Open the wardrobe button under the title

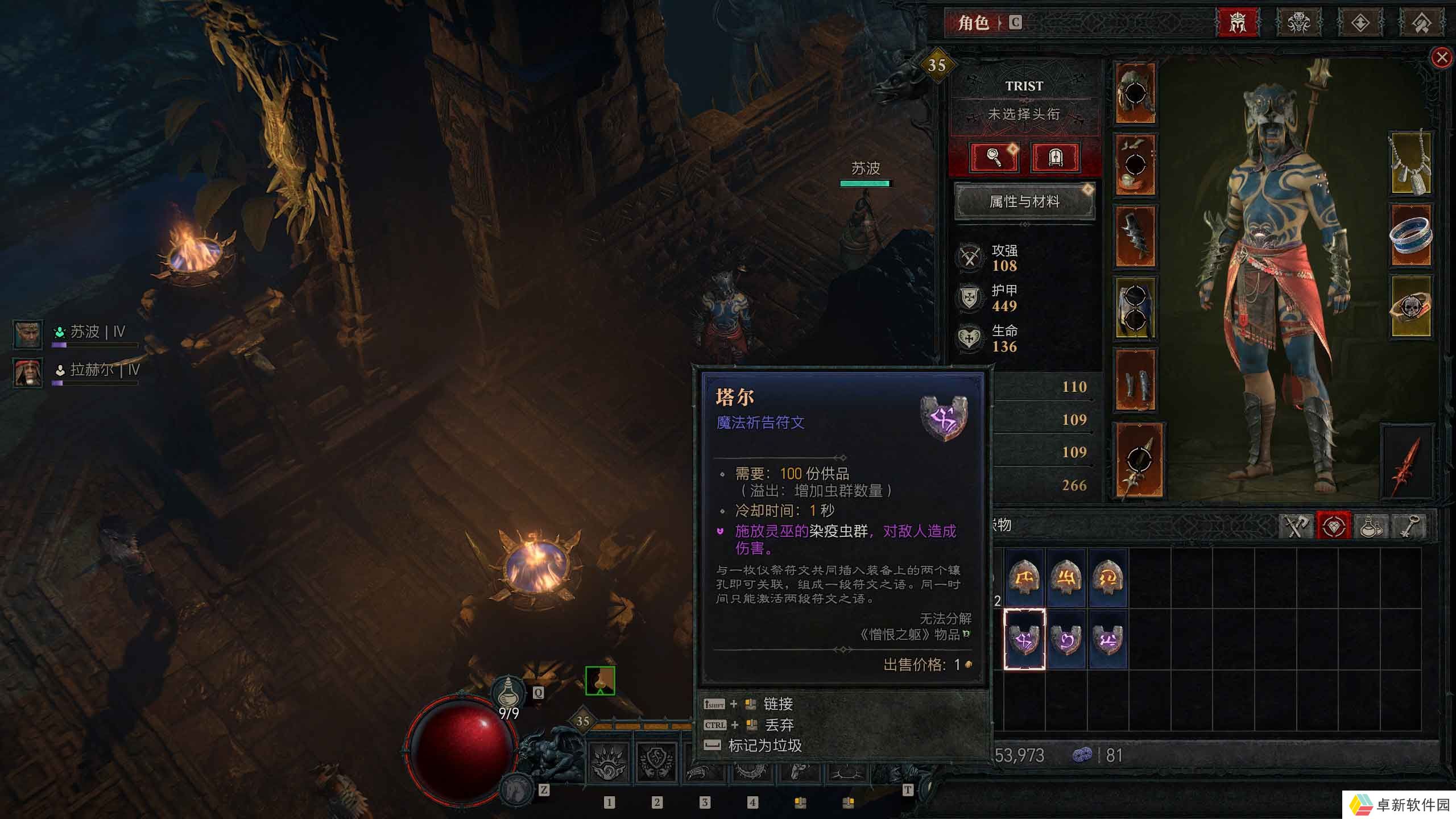[1055, 156]
